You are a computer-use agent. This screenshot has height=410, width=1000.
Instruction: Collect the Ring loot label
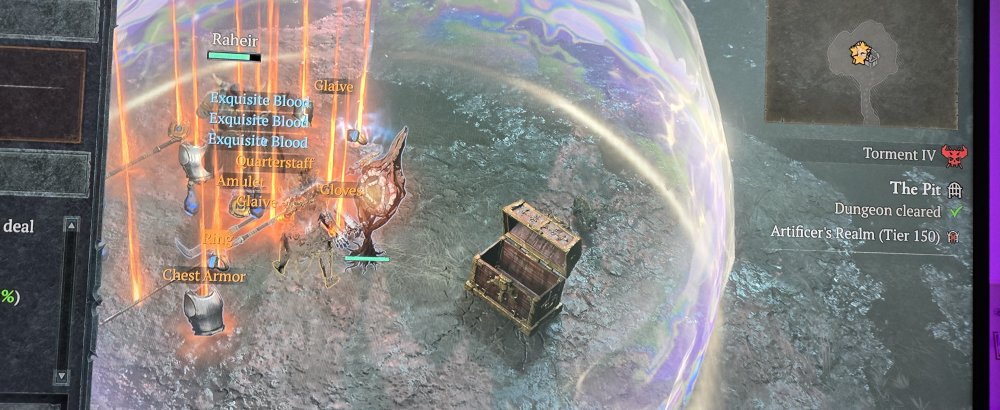[x=217, y=238]
